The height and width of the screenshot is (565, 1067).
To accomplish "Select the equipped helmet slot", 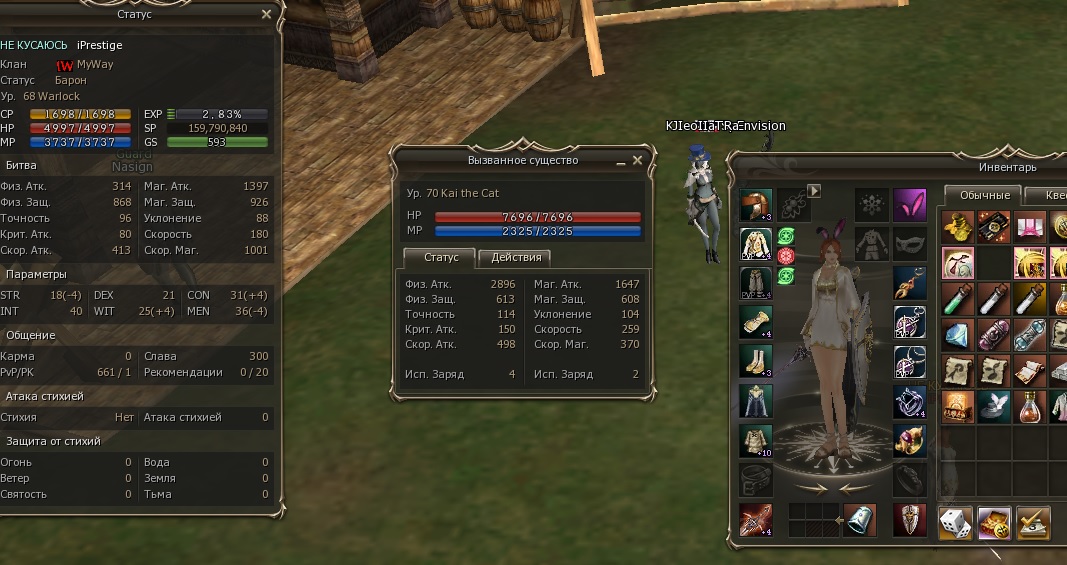I will (x=755, y=205).
